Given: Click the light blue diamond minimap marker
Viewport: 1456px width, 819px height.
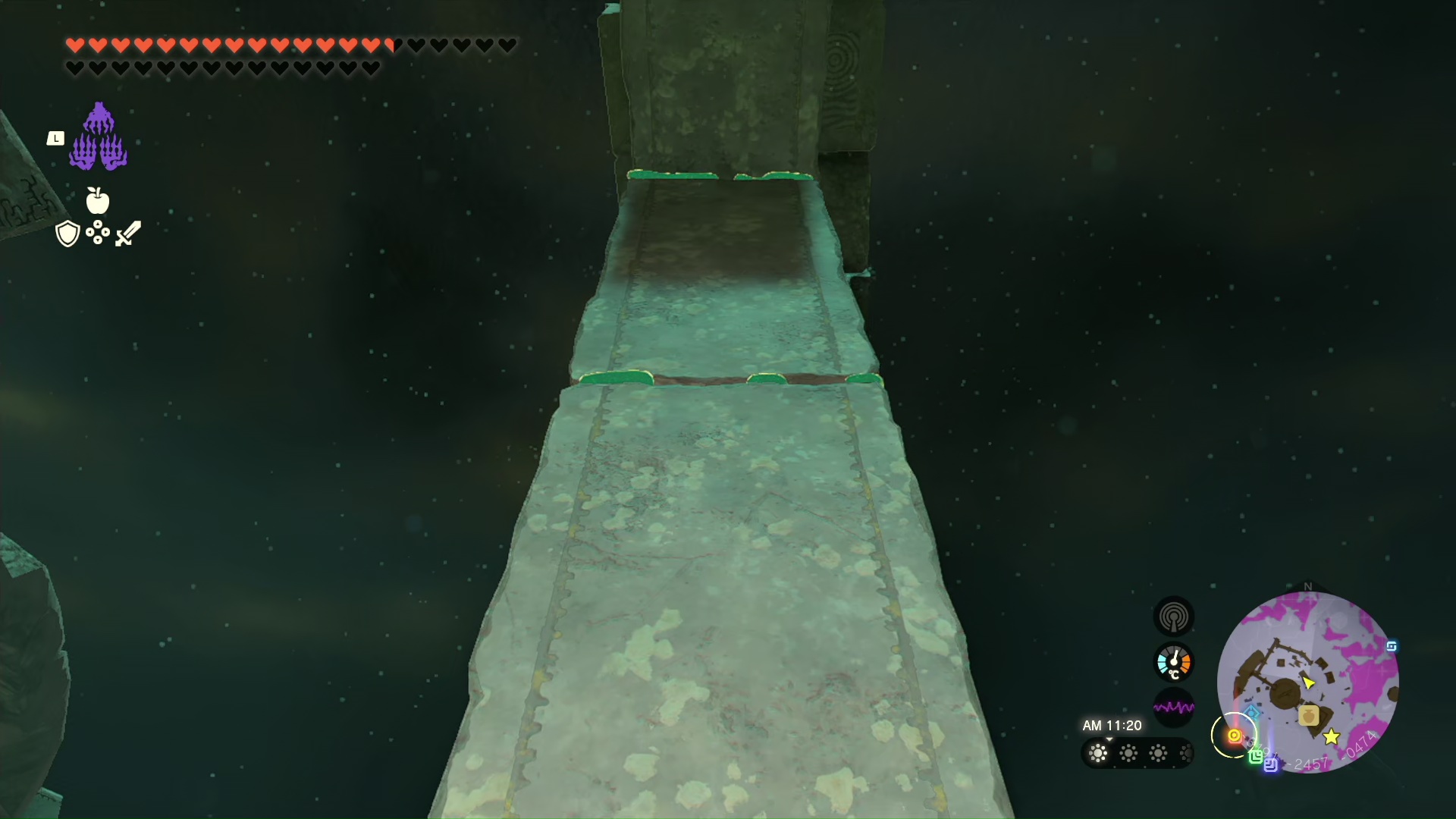Looking at the screenshot, I should [1252, 713].
